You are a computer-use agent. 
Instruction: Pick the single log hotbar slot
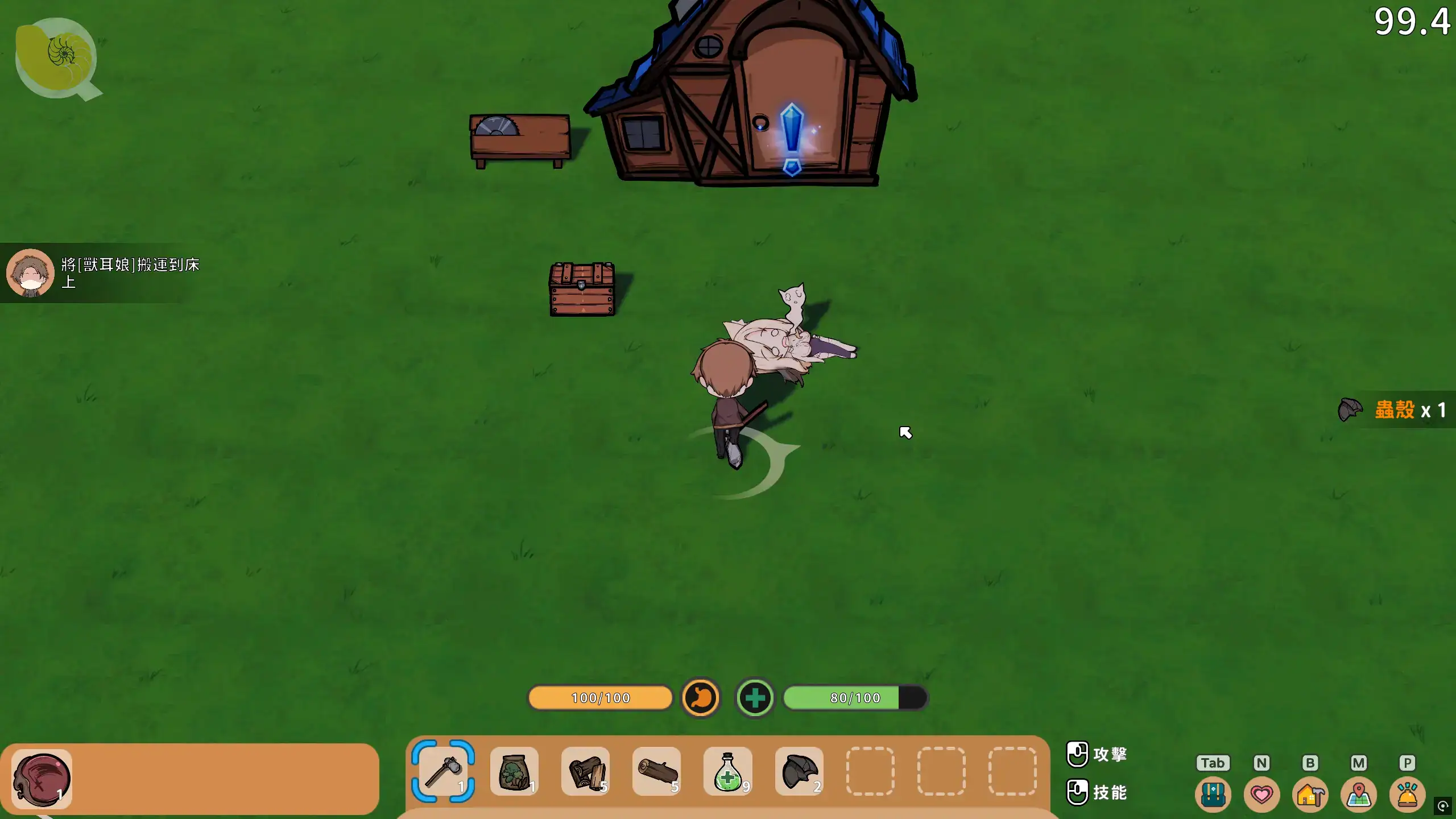coord(656,771)
